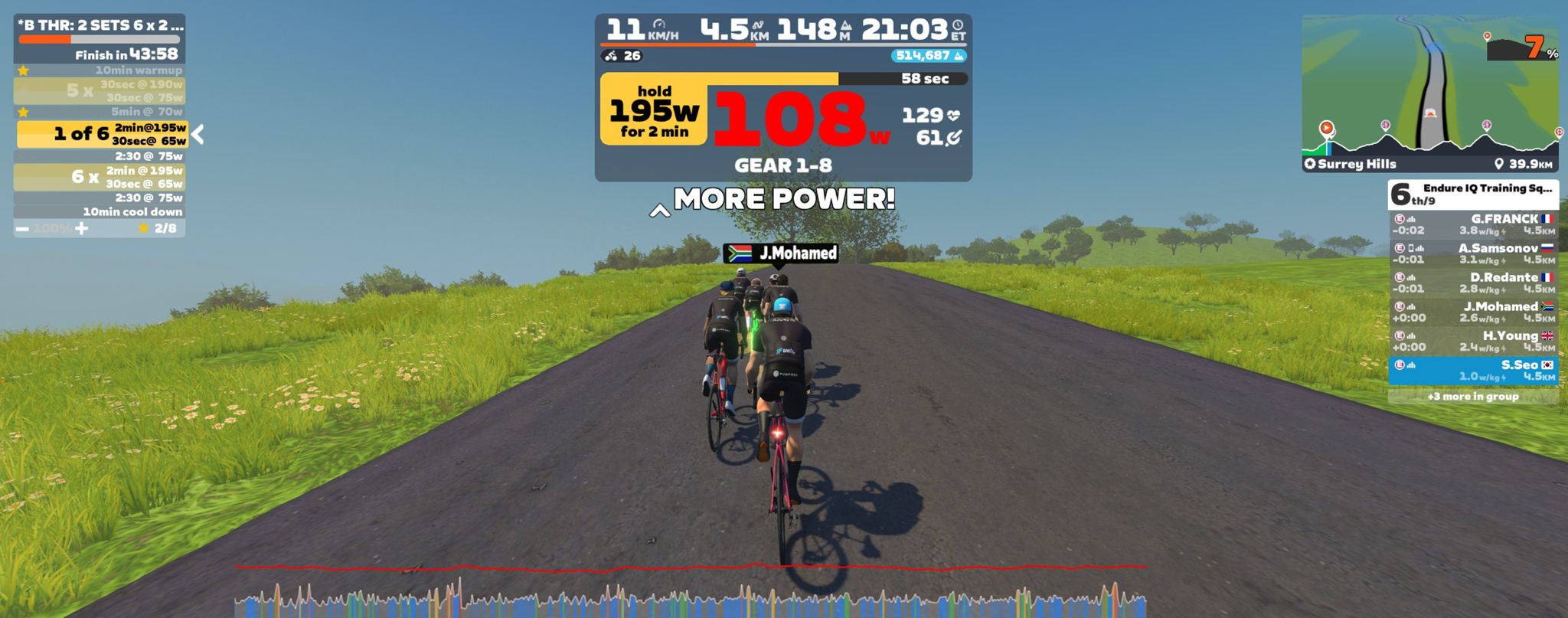Open the Surrey Hills minimap

tap(1430, 92)
